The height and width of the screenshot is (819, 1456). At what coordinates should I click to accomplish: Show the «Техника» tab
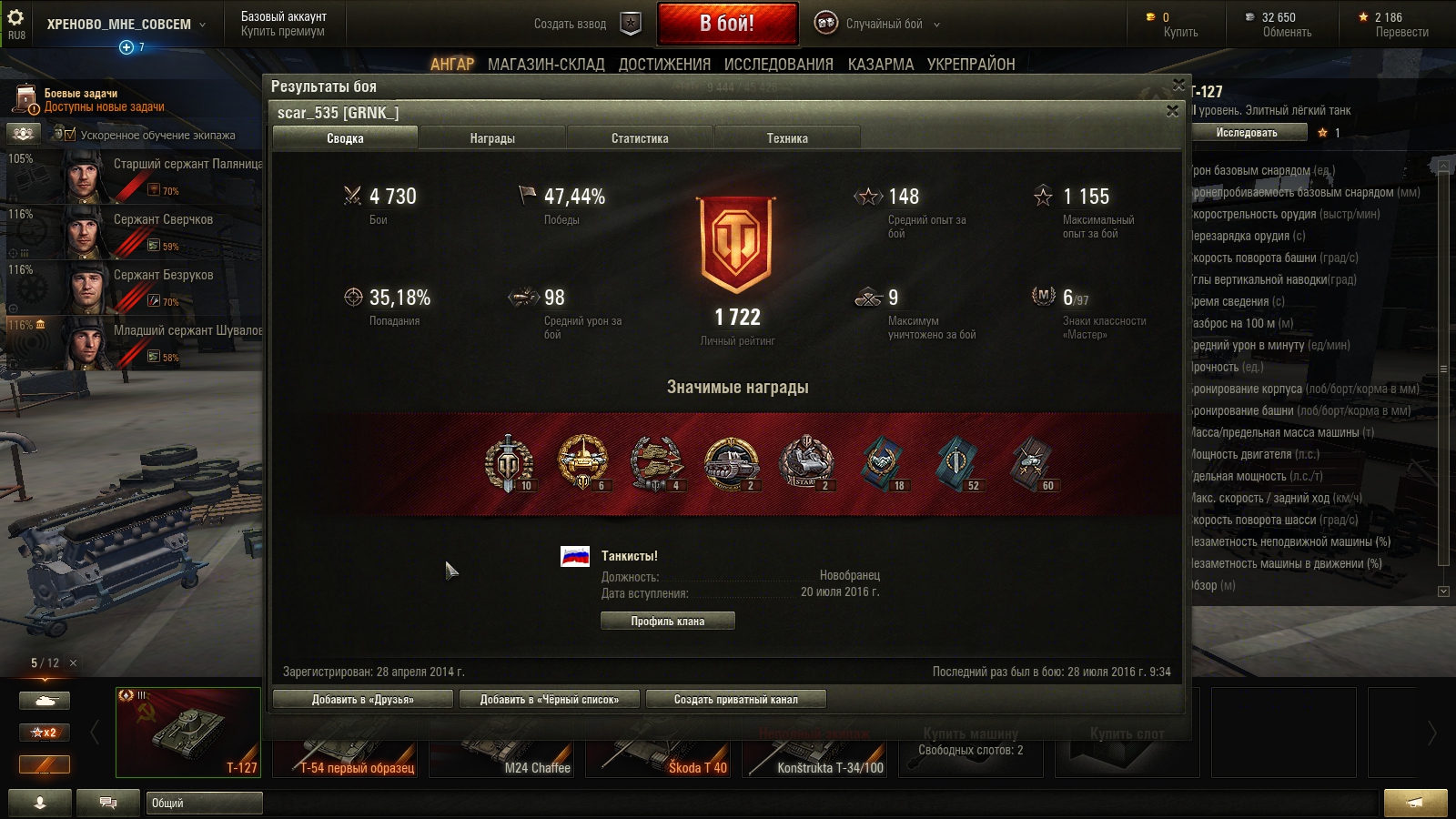pyautogui.click(x=787, y=138)
